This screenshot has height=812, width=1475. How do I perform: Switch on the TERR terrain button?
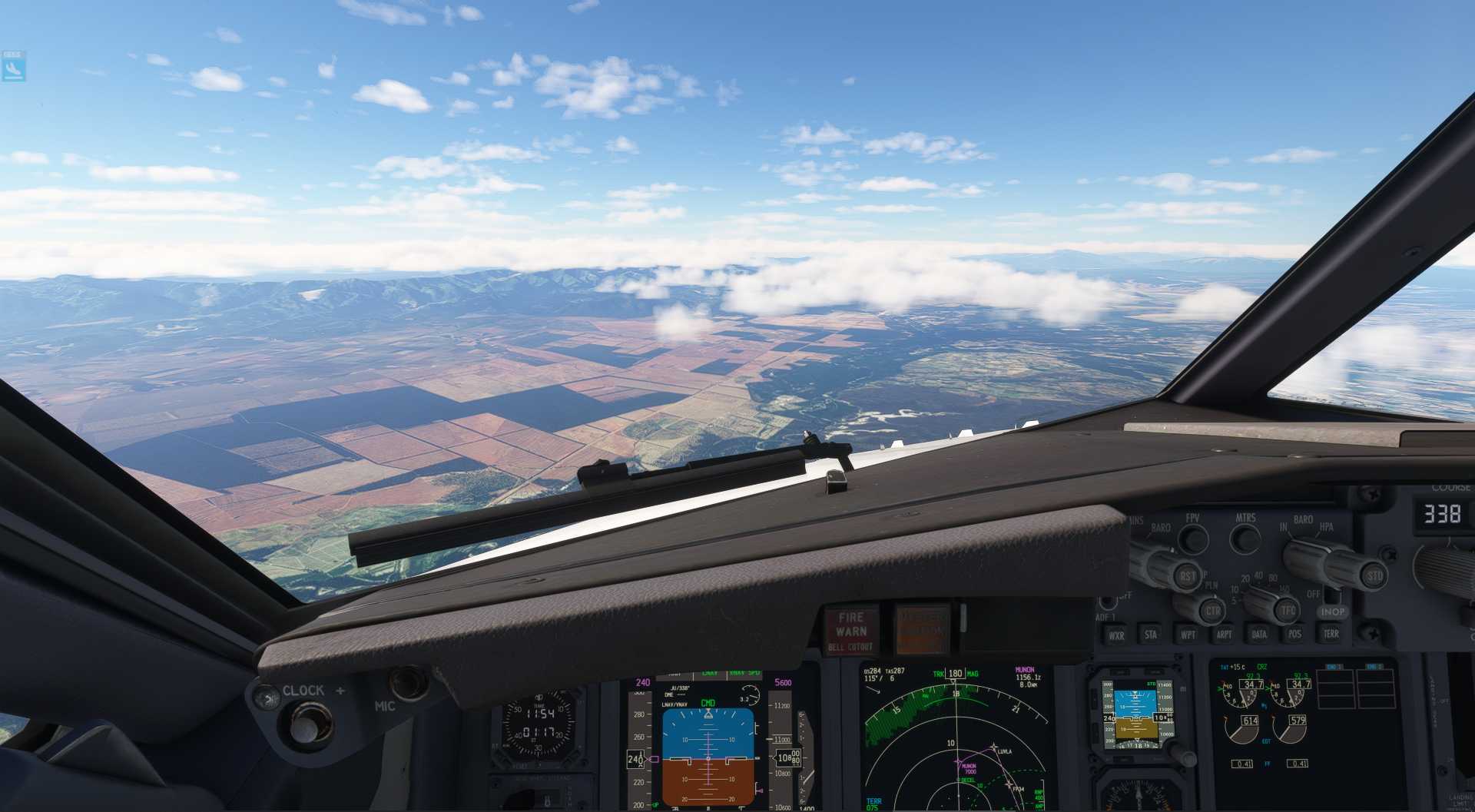(x=1331, y=634)
